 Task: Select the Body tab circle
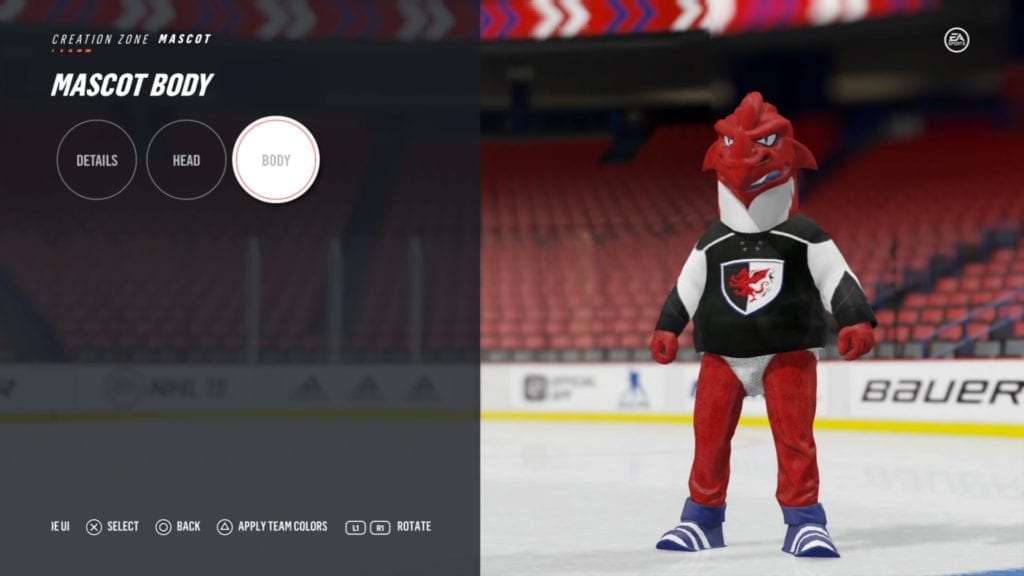point(276,160)
